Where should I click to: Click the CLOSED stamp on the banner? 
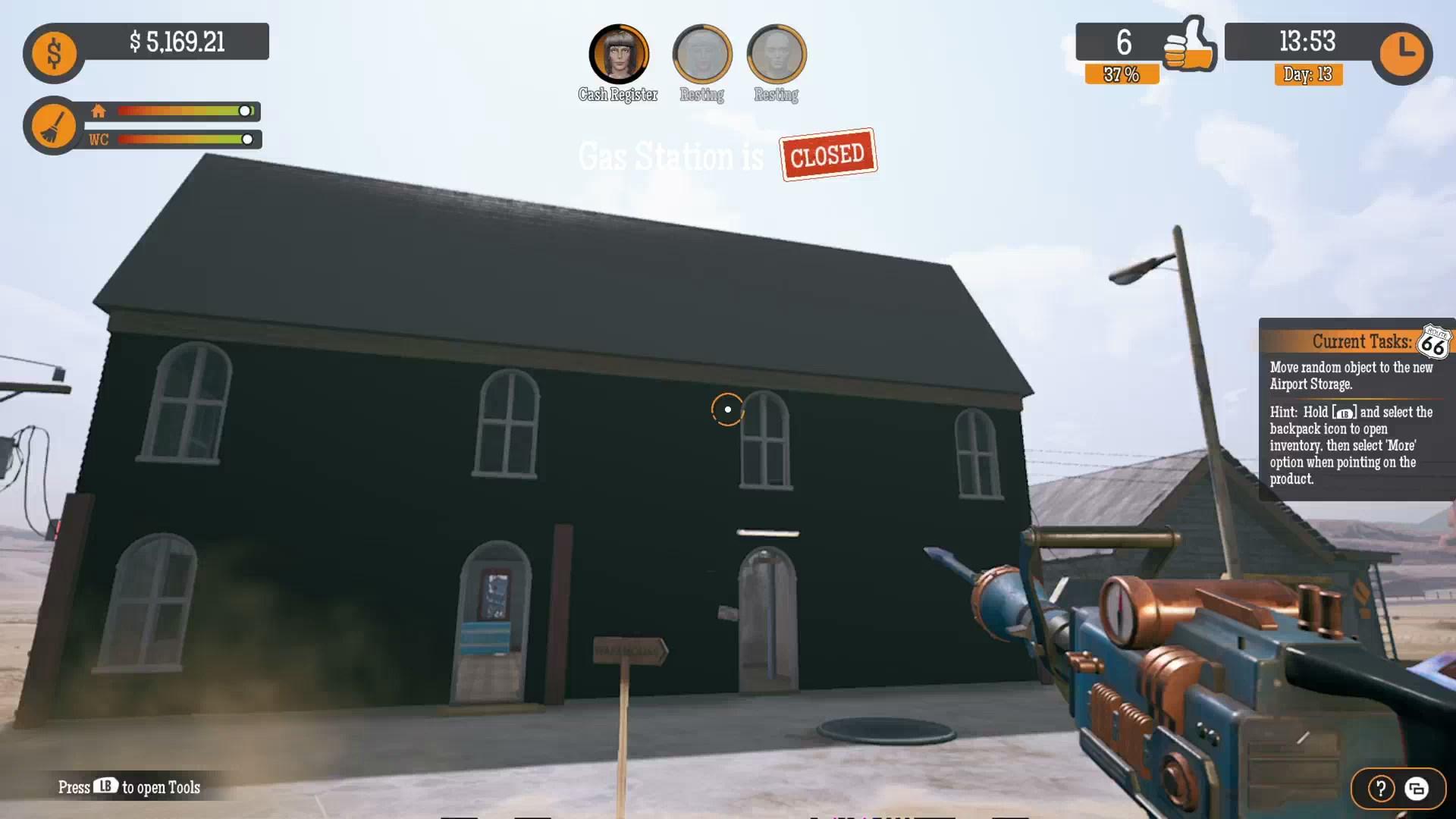[827, 155]
